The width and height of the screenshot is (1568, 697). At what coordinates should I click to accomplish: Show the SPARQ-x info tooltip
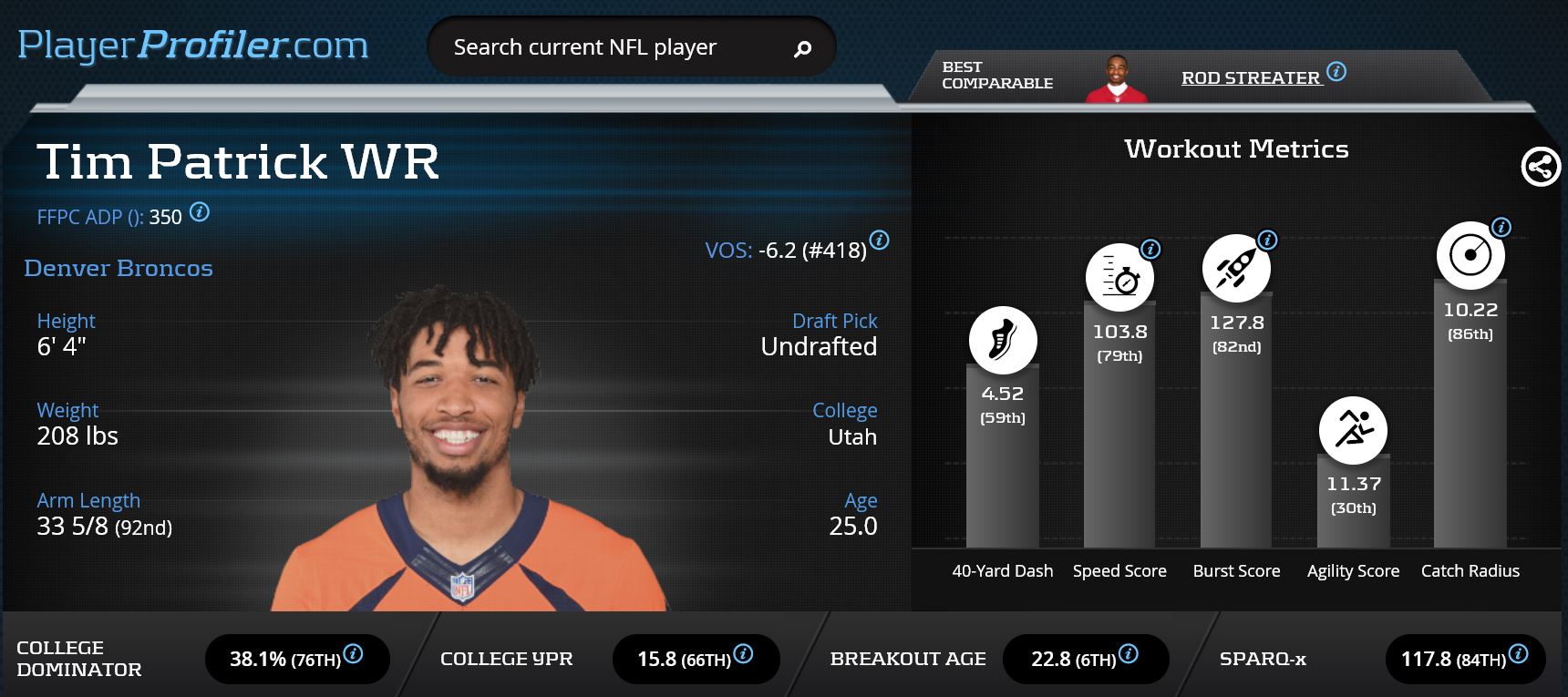tap(1518, 653)
